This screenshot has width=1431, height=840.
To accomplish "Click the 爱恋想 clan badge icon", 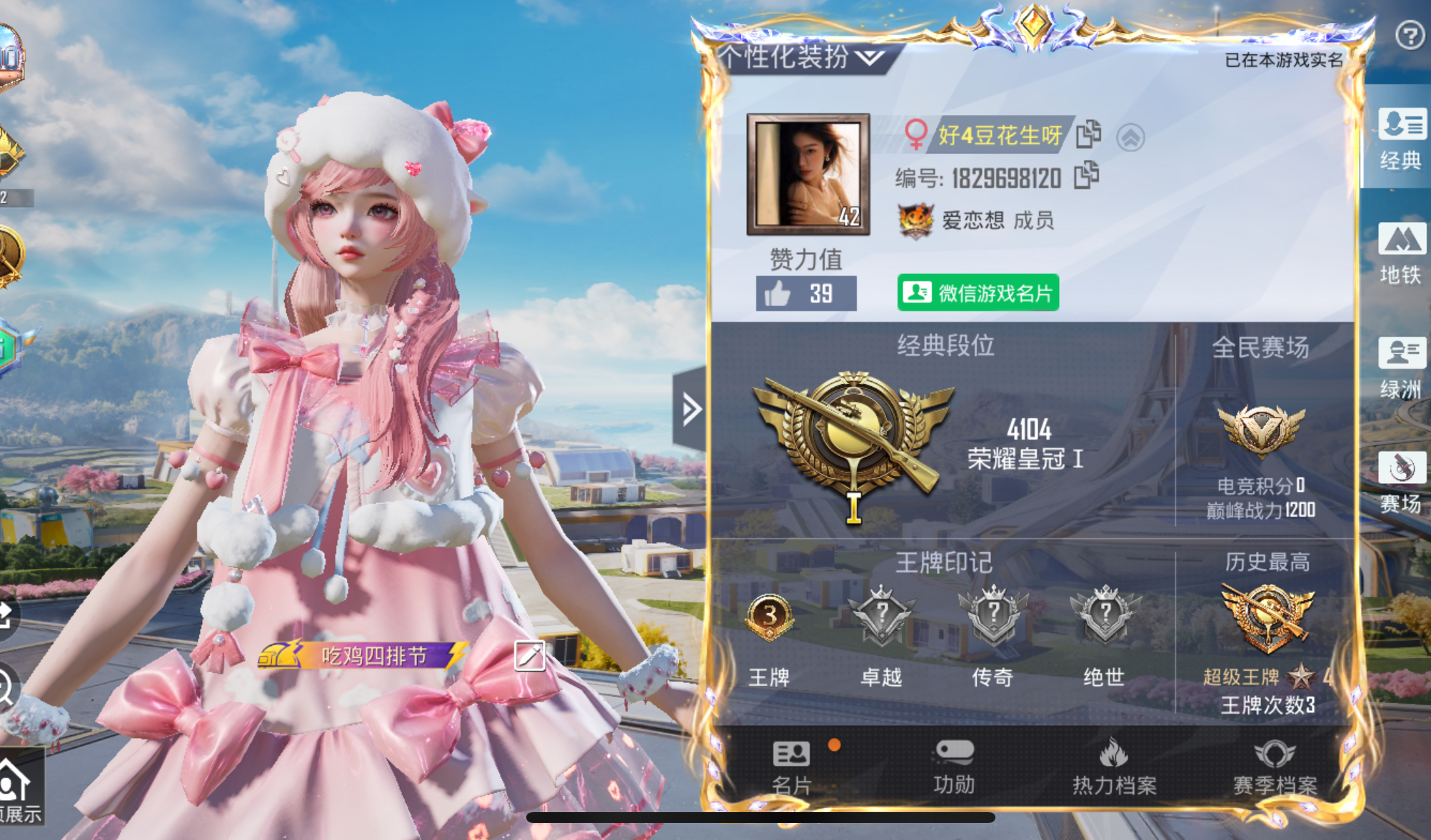I will pyautogui.click(x=915, y=221).
